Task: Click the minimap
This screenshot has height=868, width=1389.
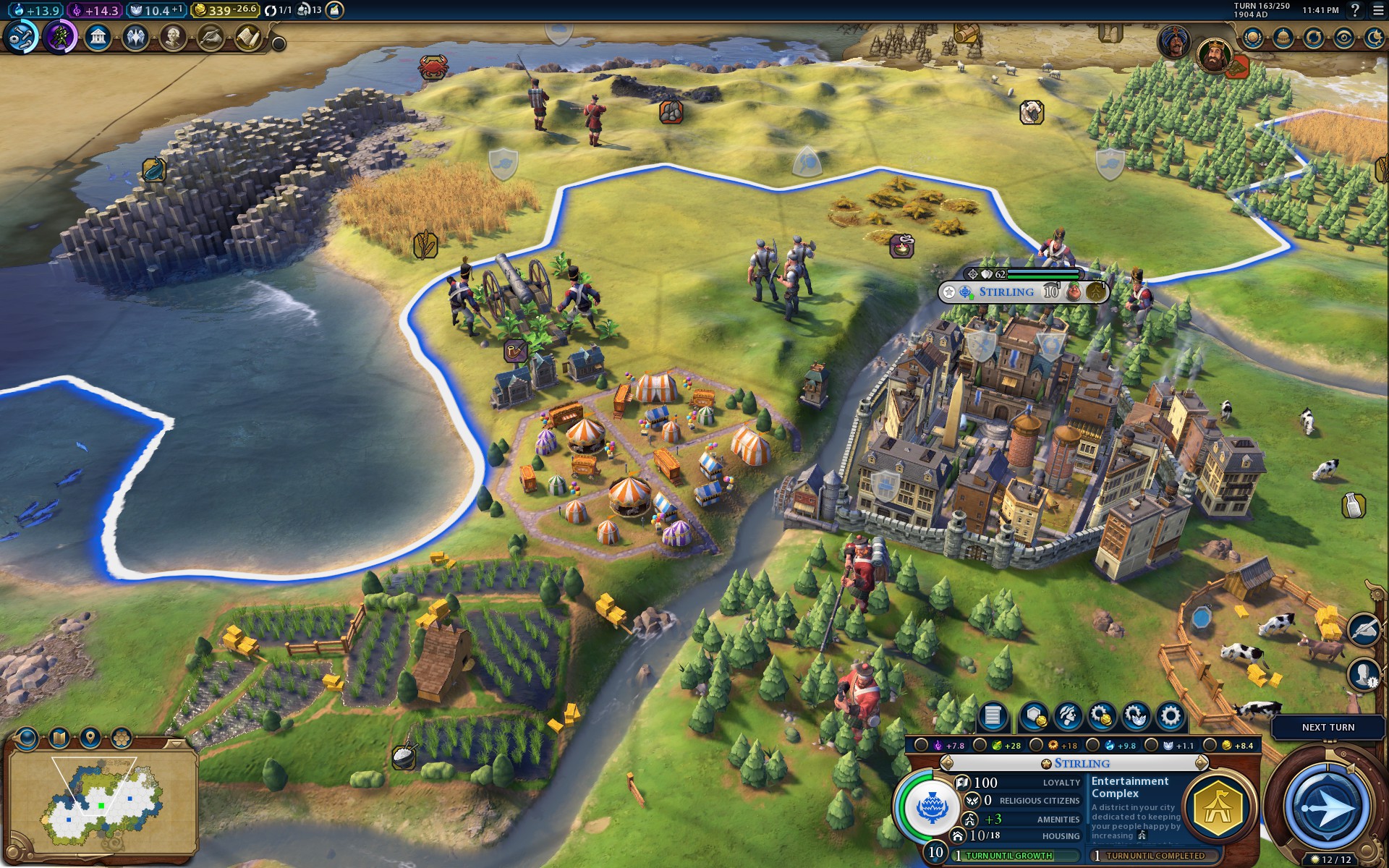Action: 101,799
